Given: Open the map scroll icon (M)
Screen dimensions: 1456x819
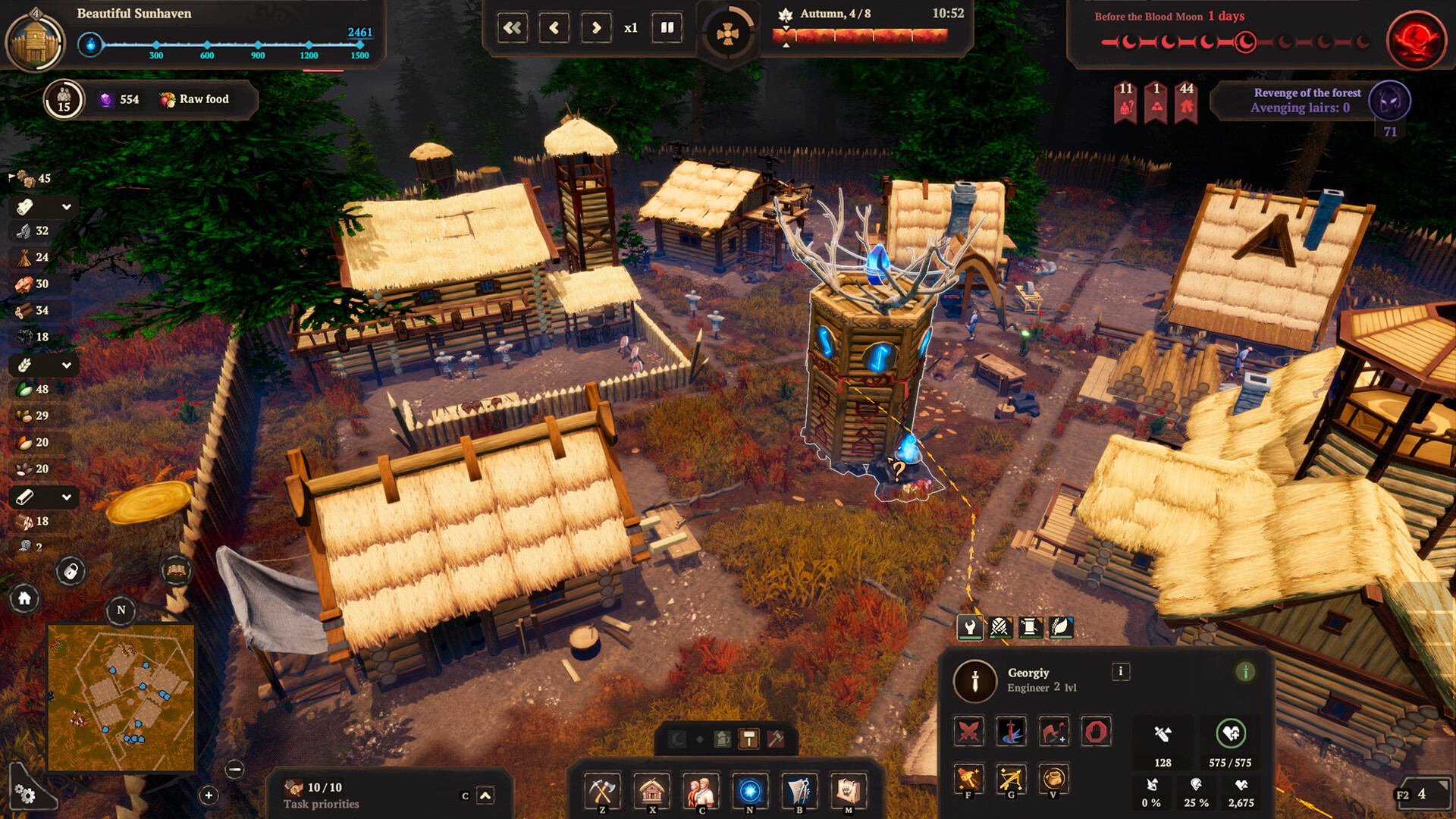Looking at the screenshot, I should point(847,791).
